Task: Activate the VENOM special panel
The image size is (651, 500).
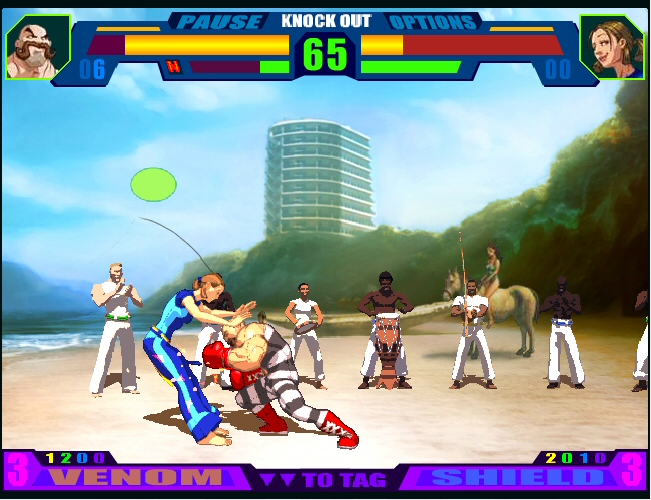Action: (x=138, y=477)
